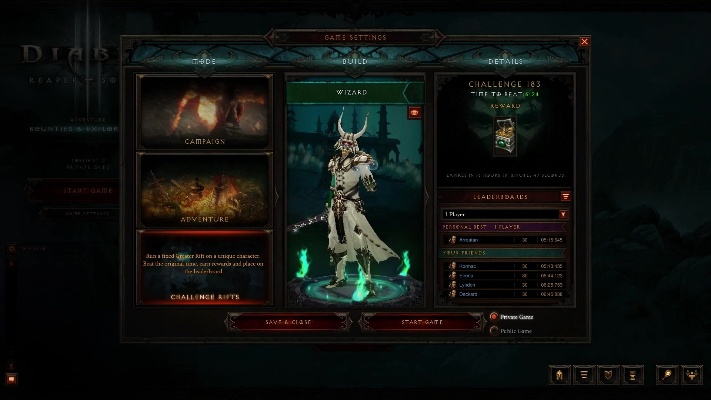Click the bottom-right horned demon icon
Viewport: 711px width, 400px height.
pyautogui.click(x=692, y=375)
